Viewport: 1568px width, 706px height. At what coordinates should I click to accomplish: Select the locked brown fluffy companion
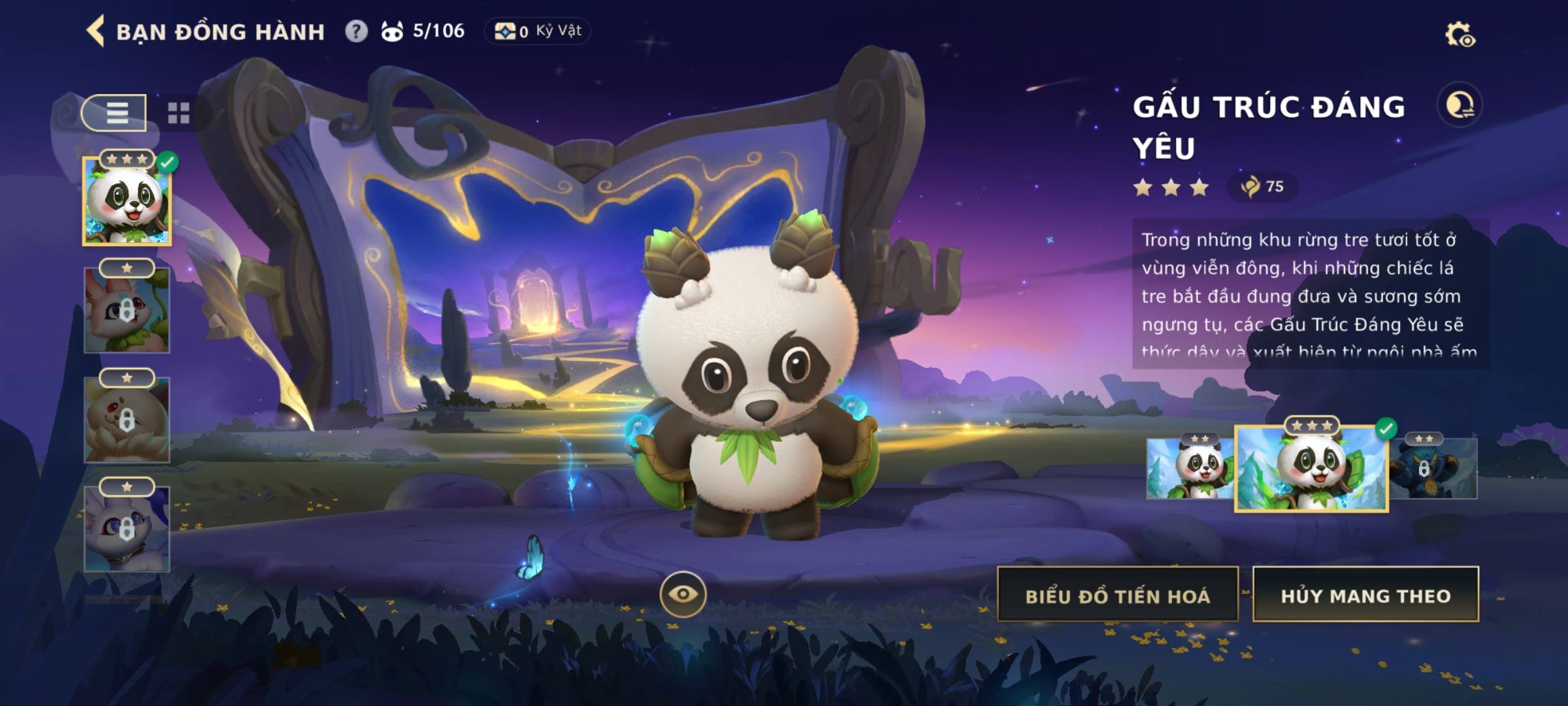127,420
